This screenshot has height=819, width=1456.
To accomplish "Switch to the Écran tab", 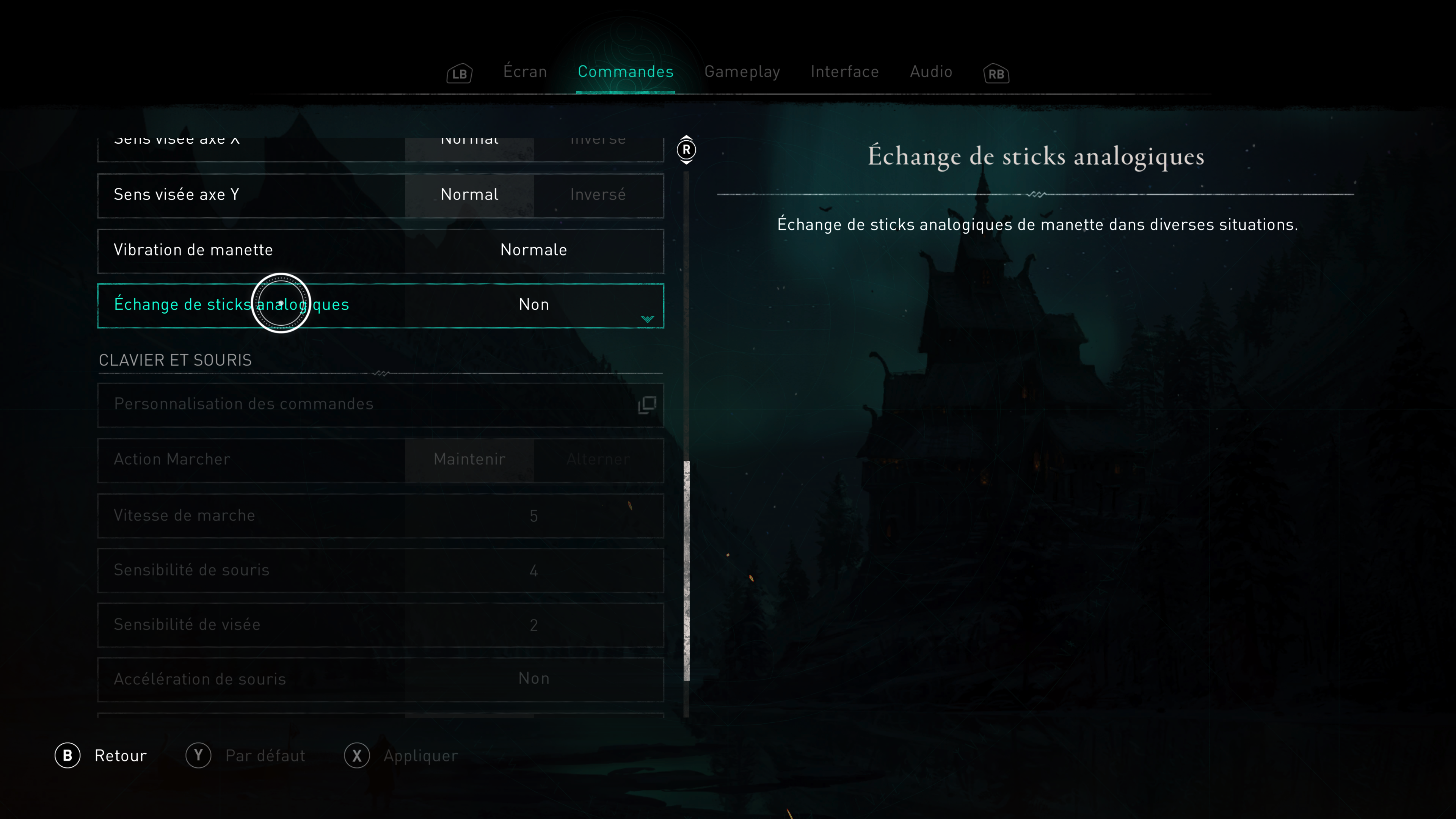I will [524, 72].
